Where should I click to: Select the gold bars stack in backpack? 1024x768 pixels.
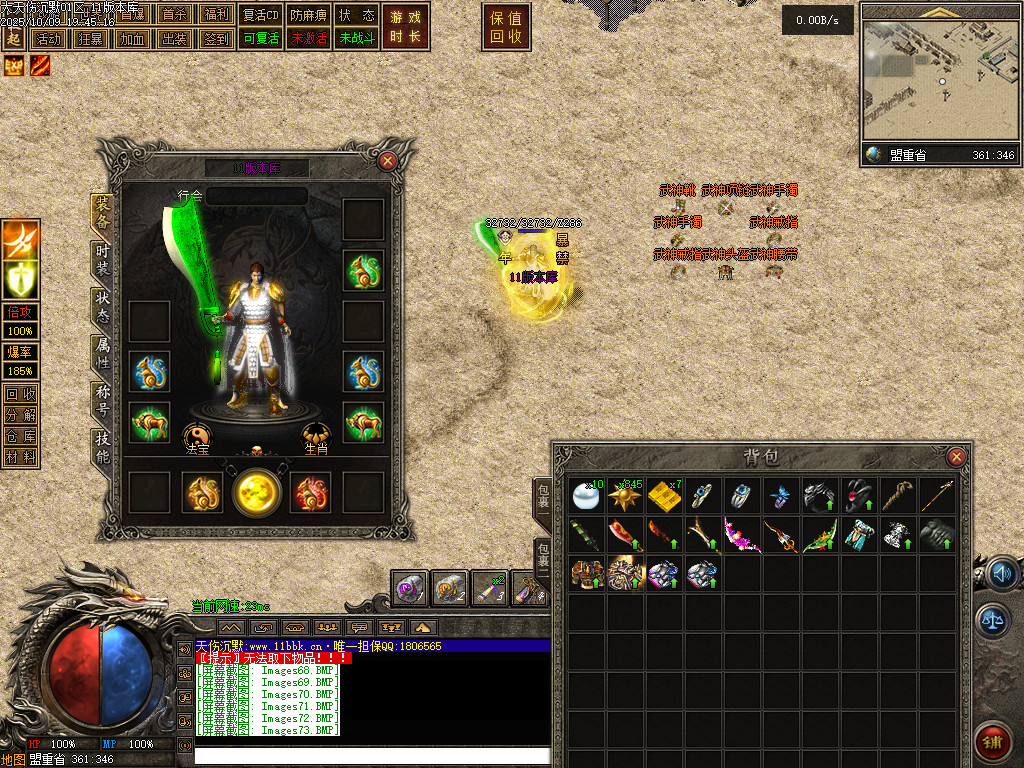click(663, 496)
